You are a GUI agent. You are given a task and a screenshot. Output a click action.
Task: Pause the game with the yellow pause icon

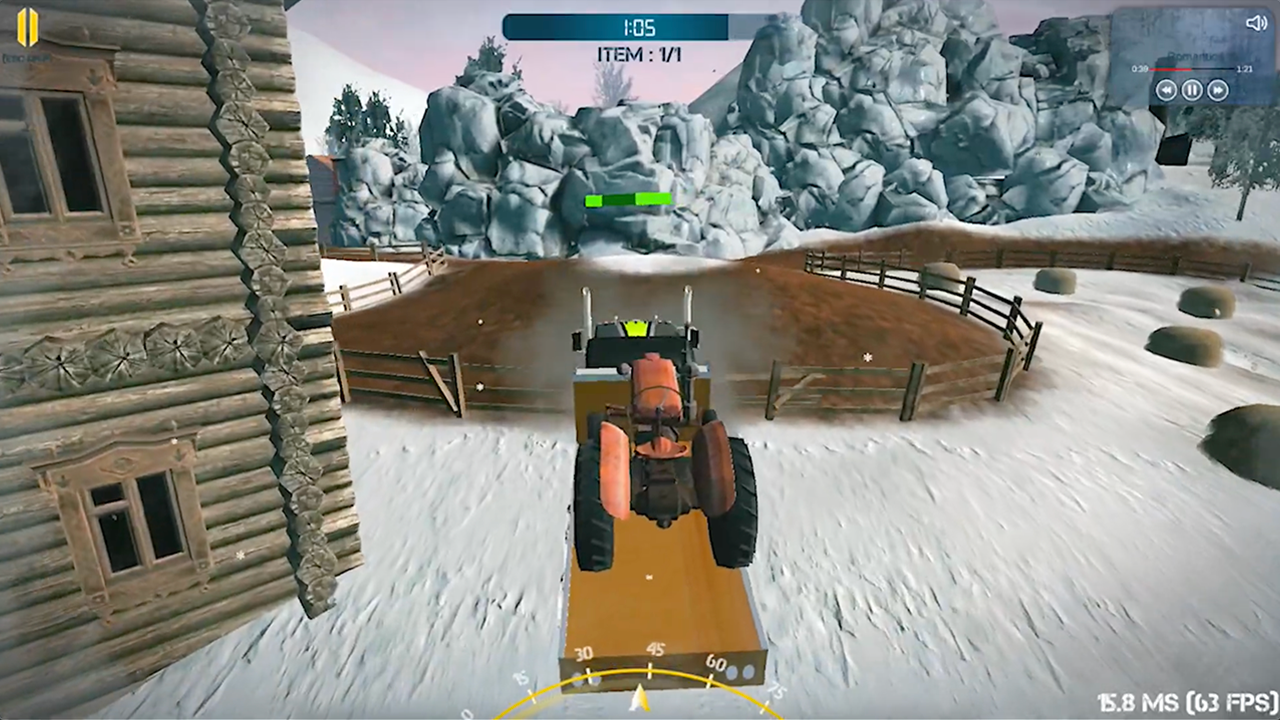point(28,27)
